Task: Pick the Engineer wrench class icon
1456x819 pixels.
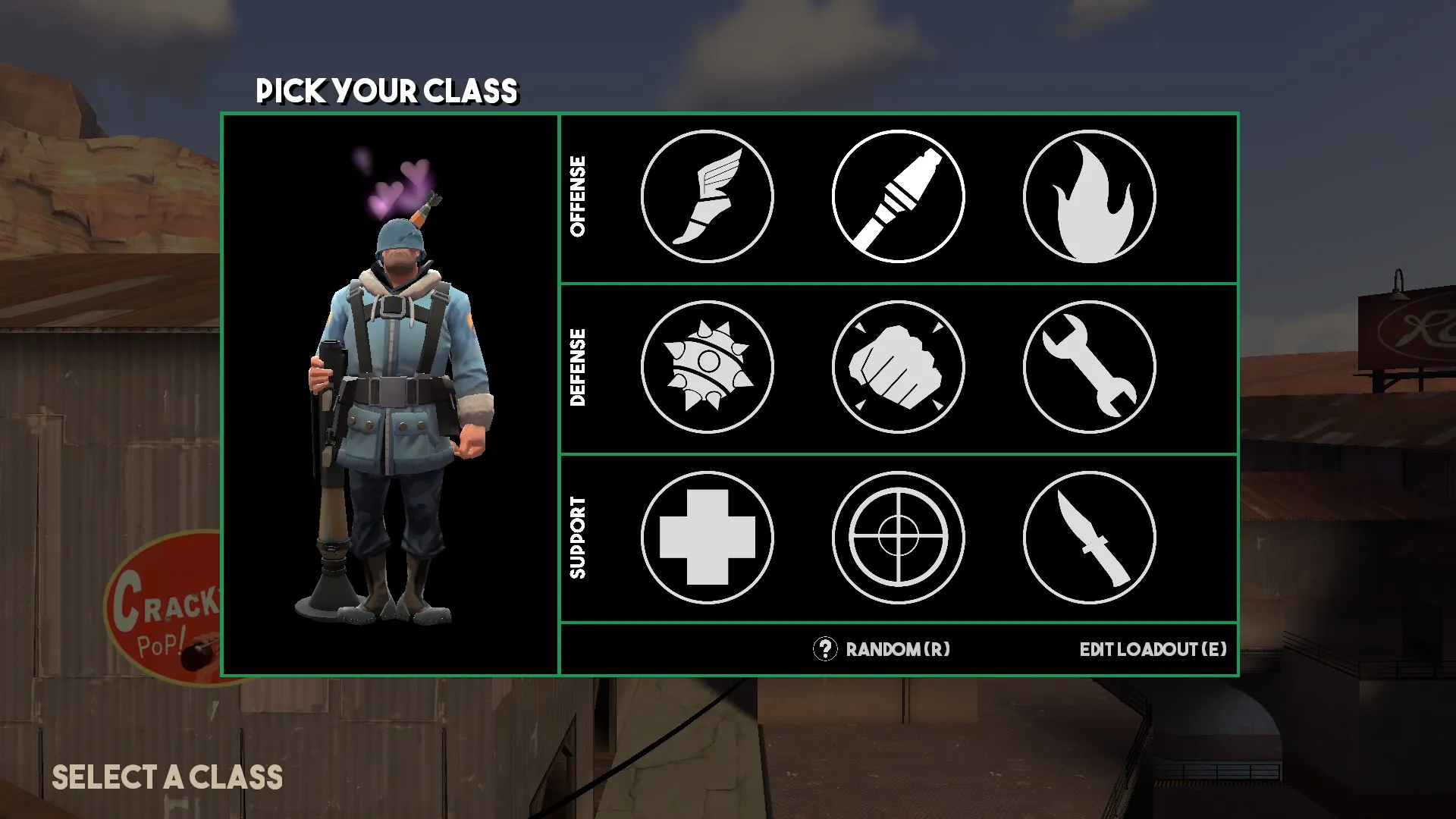Action: pos(1089,367)
